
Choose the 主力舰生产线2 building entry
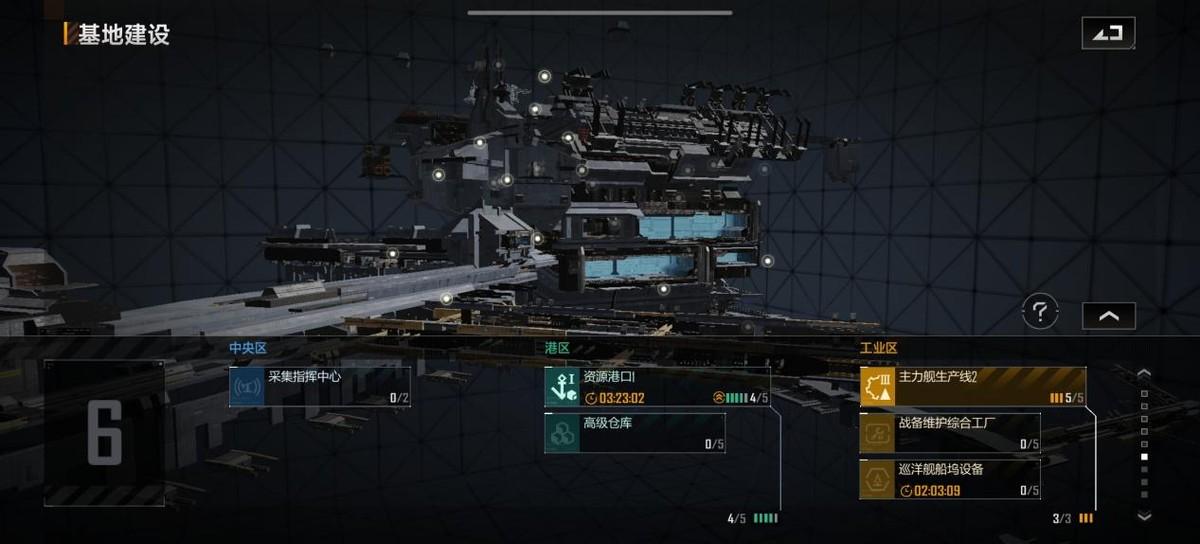click(972, 387)
